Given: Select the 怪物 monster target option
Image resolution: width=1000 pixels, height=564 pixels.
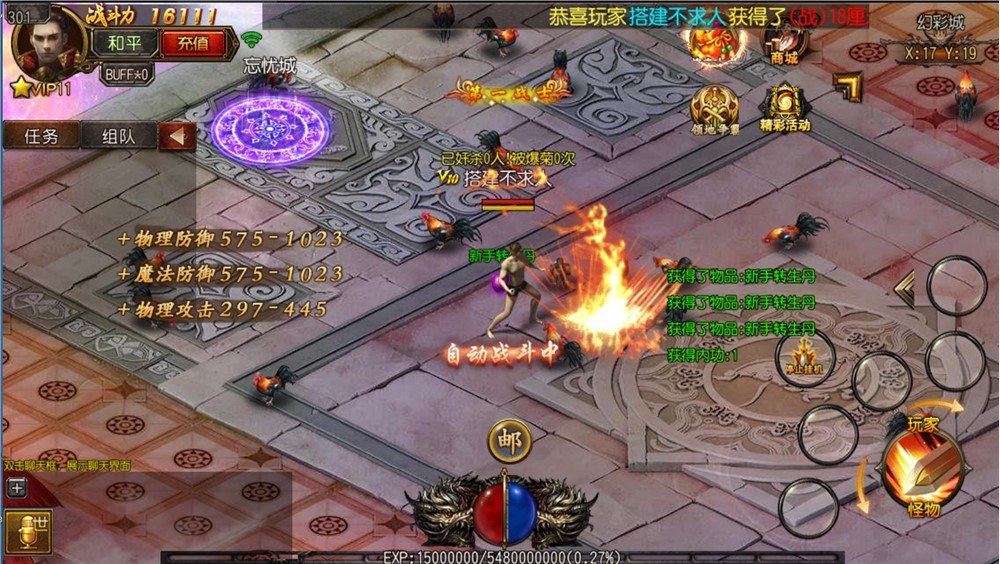Looking at the screenshot, I should coord(923,509).
